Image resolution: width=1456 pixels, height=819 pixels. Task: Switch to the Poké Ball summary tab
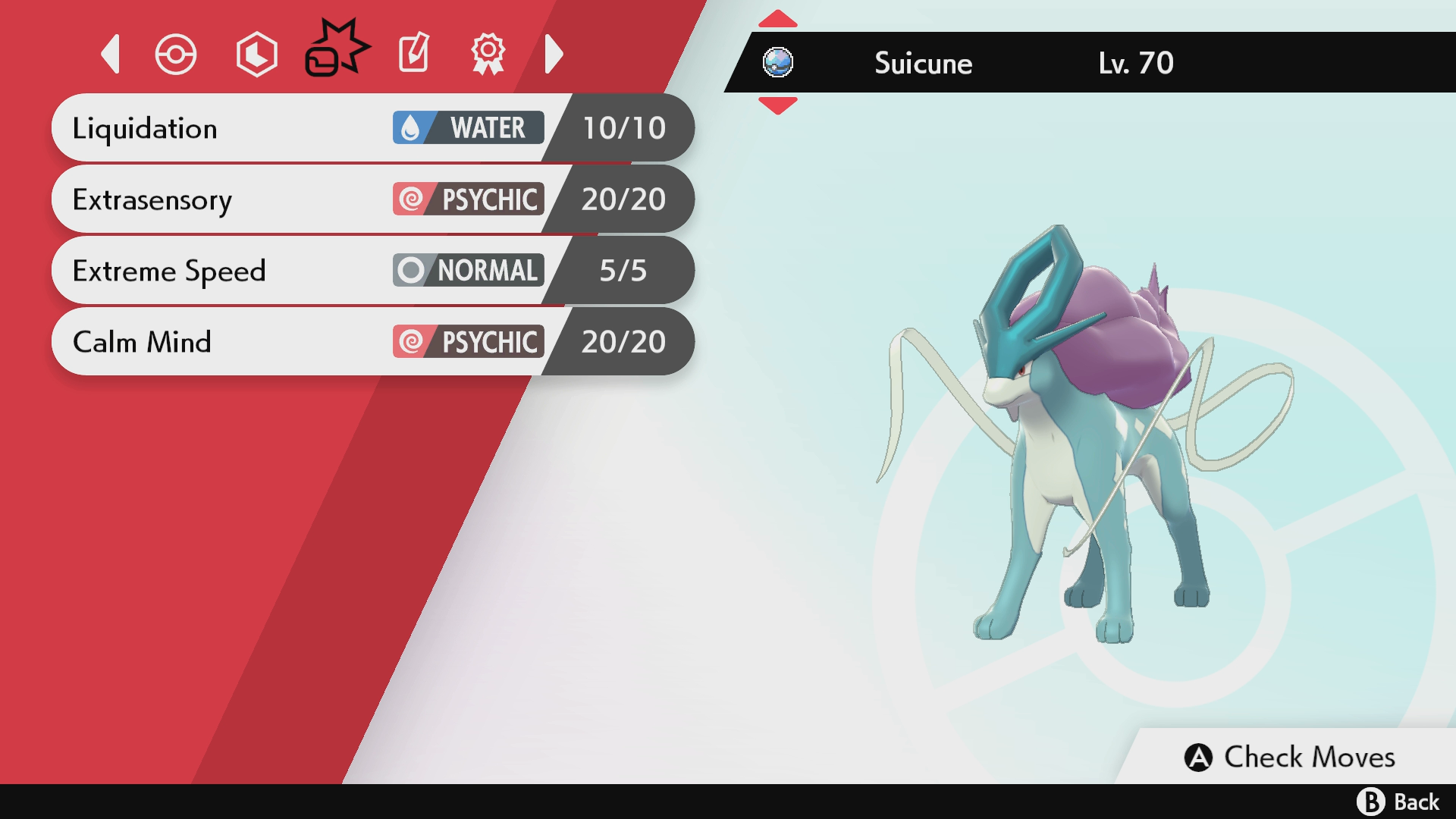(176, 55)
